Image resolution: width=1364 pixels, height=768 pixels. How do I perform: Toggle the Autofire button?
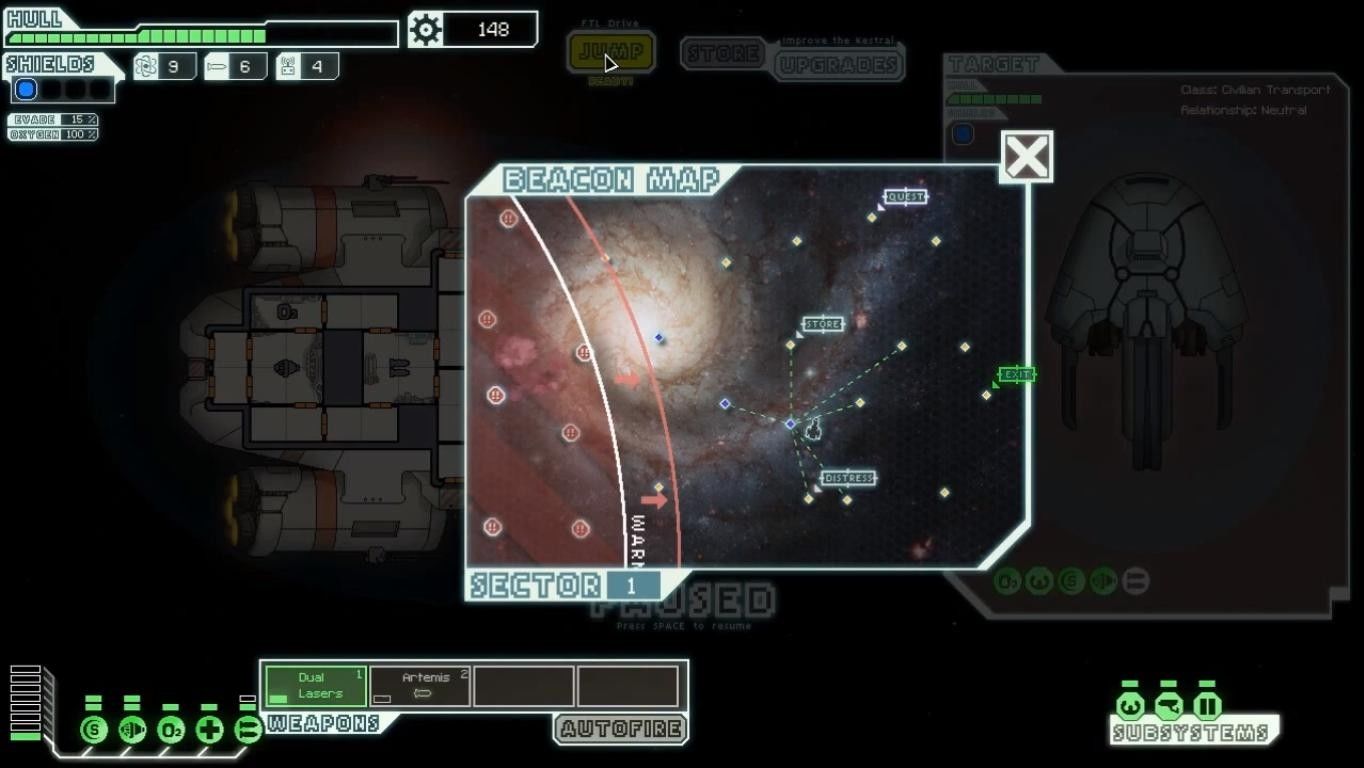(x=621, y=729)
